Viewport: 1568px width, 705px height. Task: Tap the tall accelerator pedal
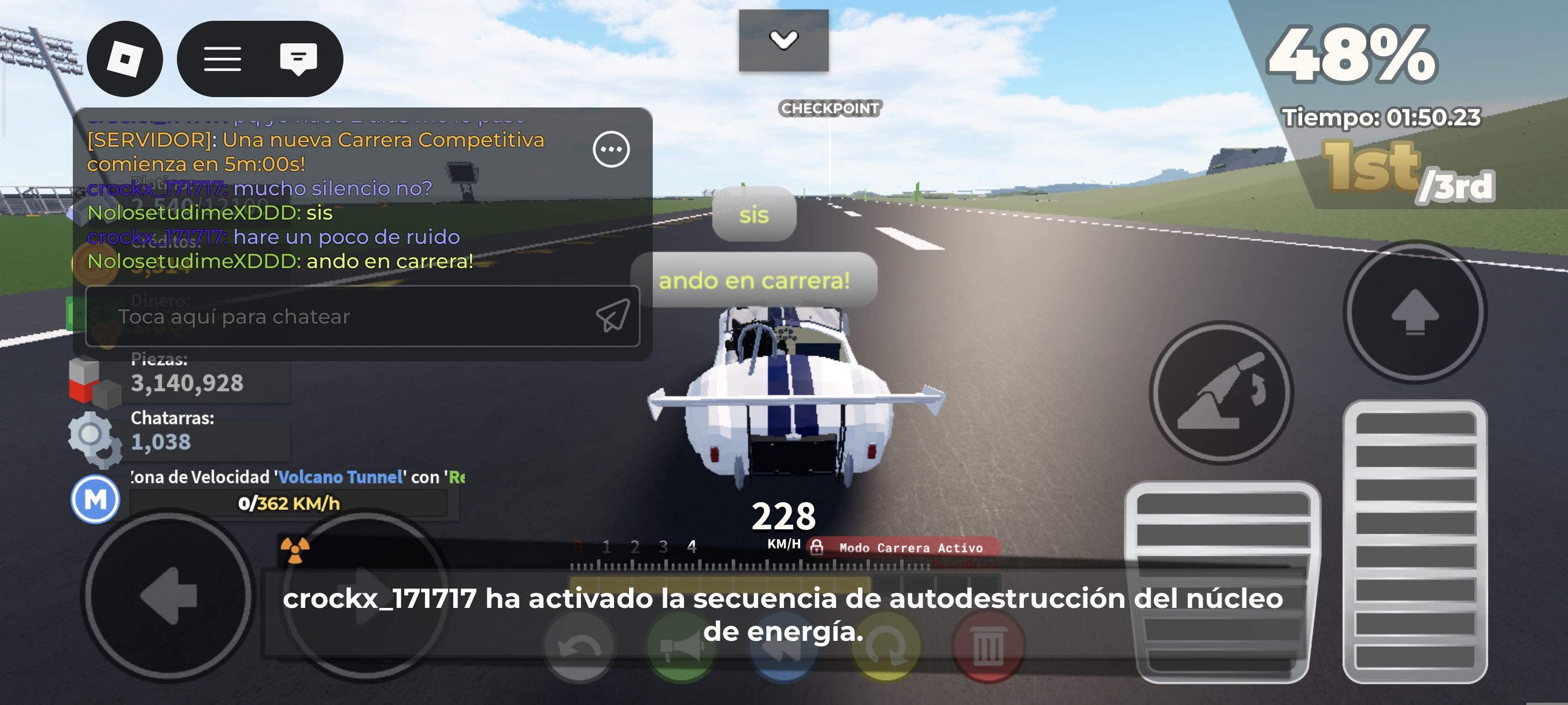pos(1415,541)
